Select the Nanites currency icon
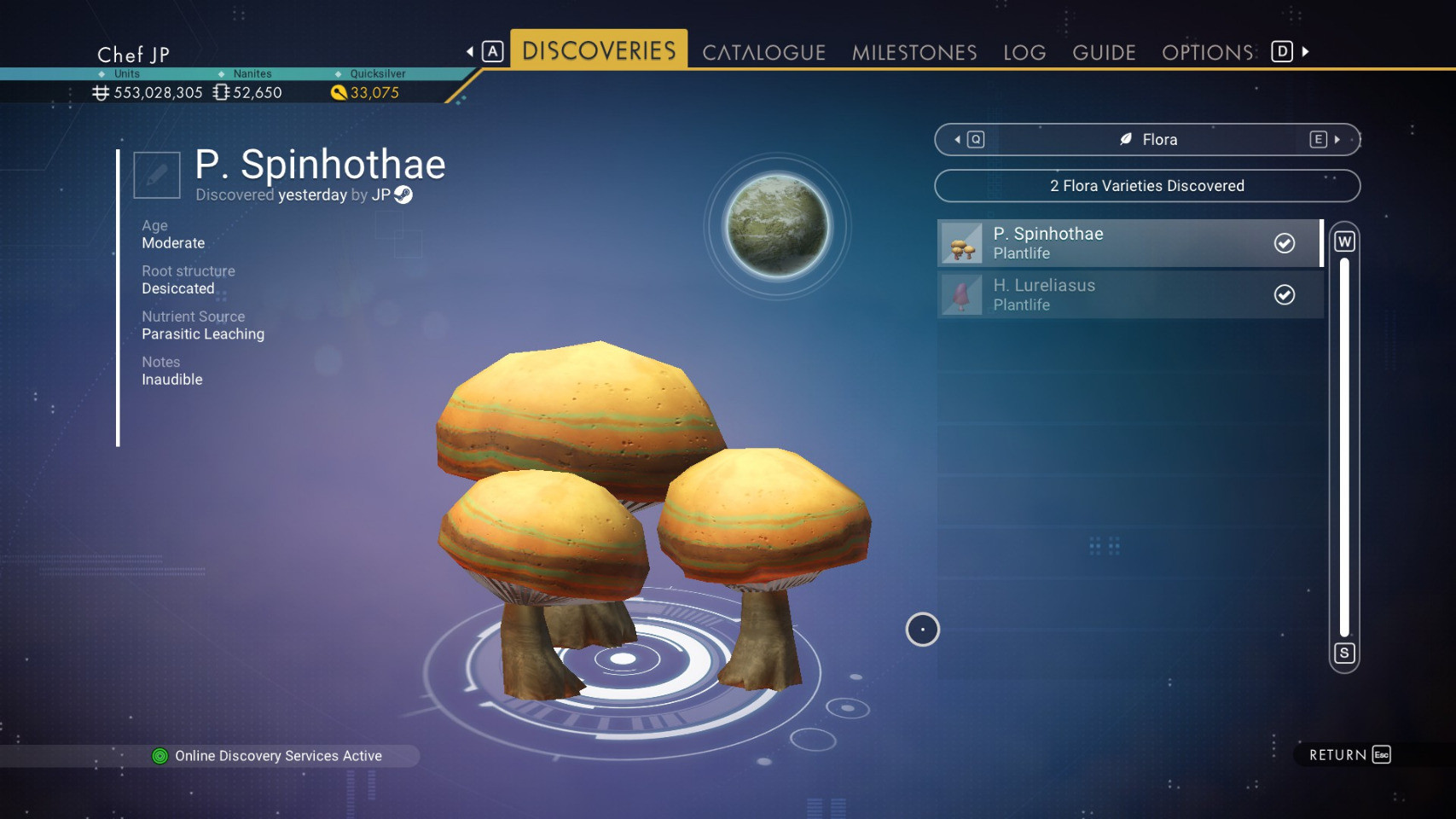Image resolution: width=1456 pixels, height=819 pixels. 220,92
